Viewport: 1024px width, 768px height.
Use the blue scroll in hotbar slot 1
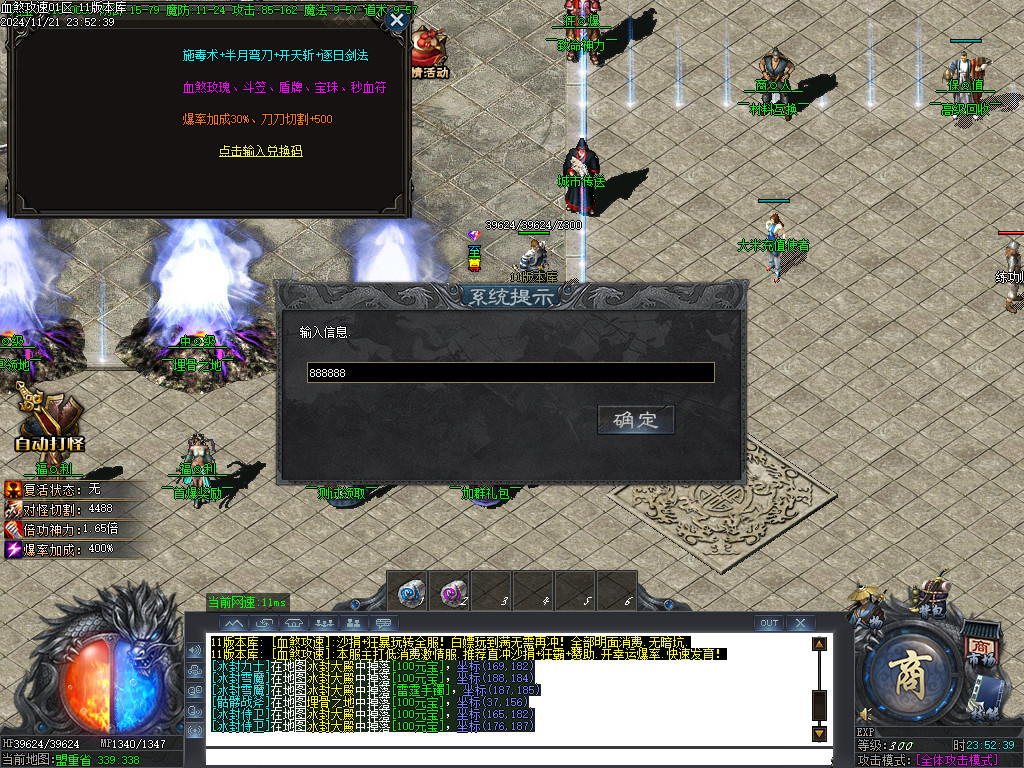coord(408,591)
